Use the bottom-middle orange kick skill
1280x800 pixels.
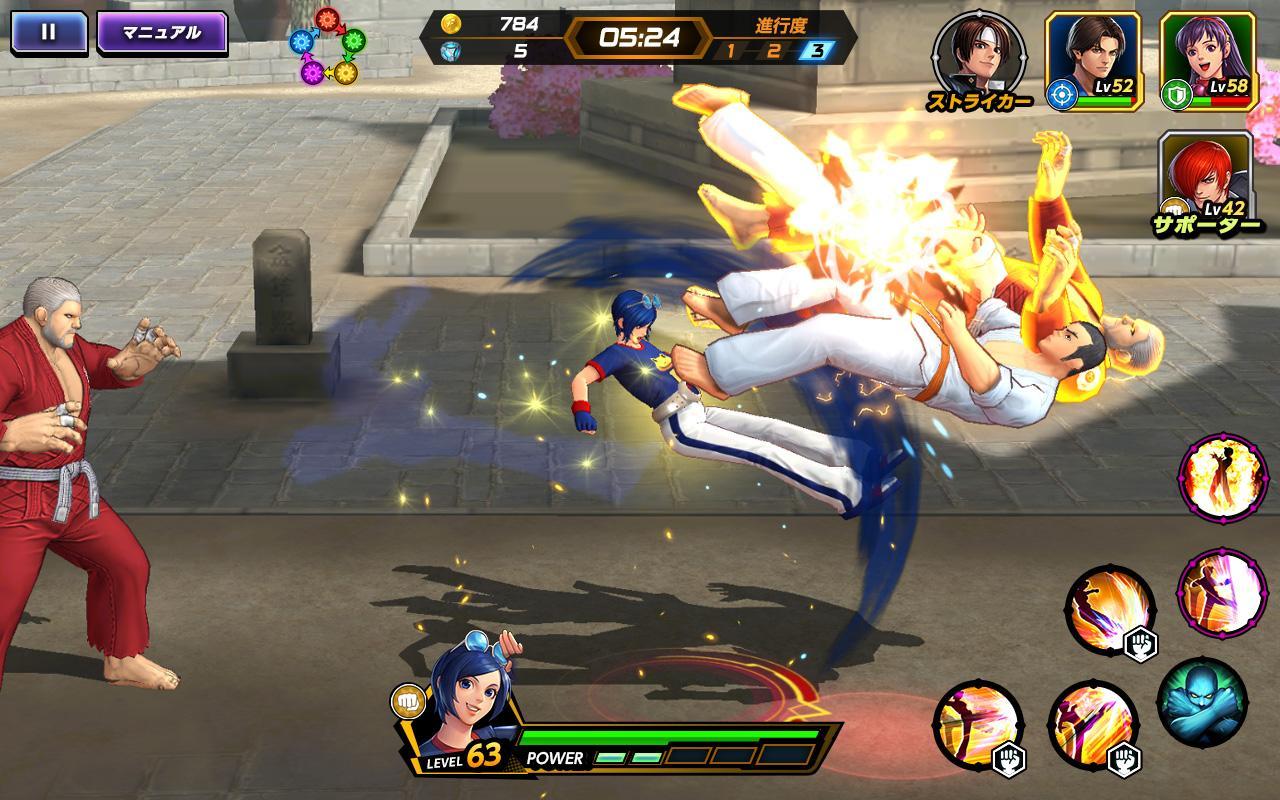[1093, 724]
